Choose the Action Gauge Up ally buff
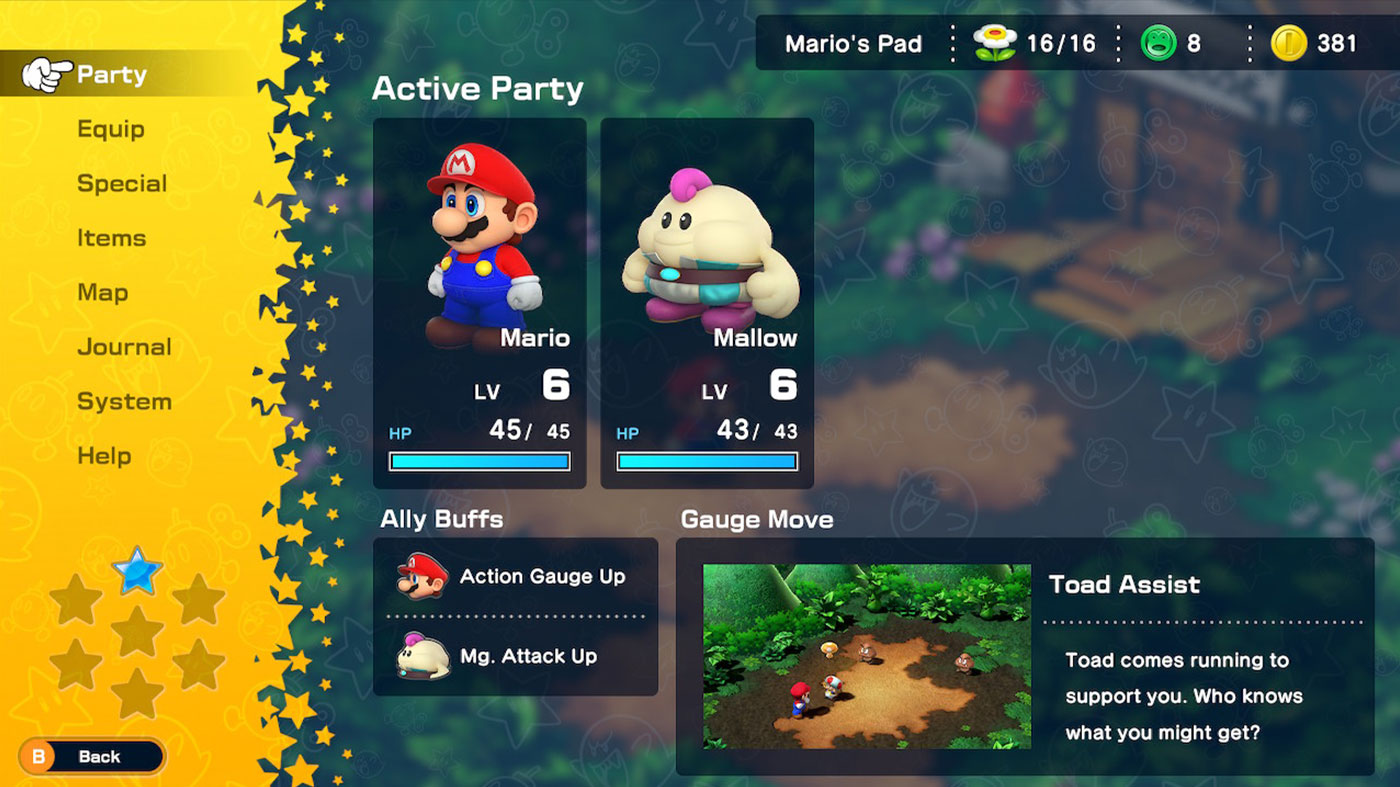 (515, 577)
